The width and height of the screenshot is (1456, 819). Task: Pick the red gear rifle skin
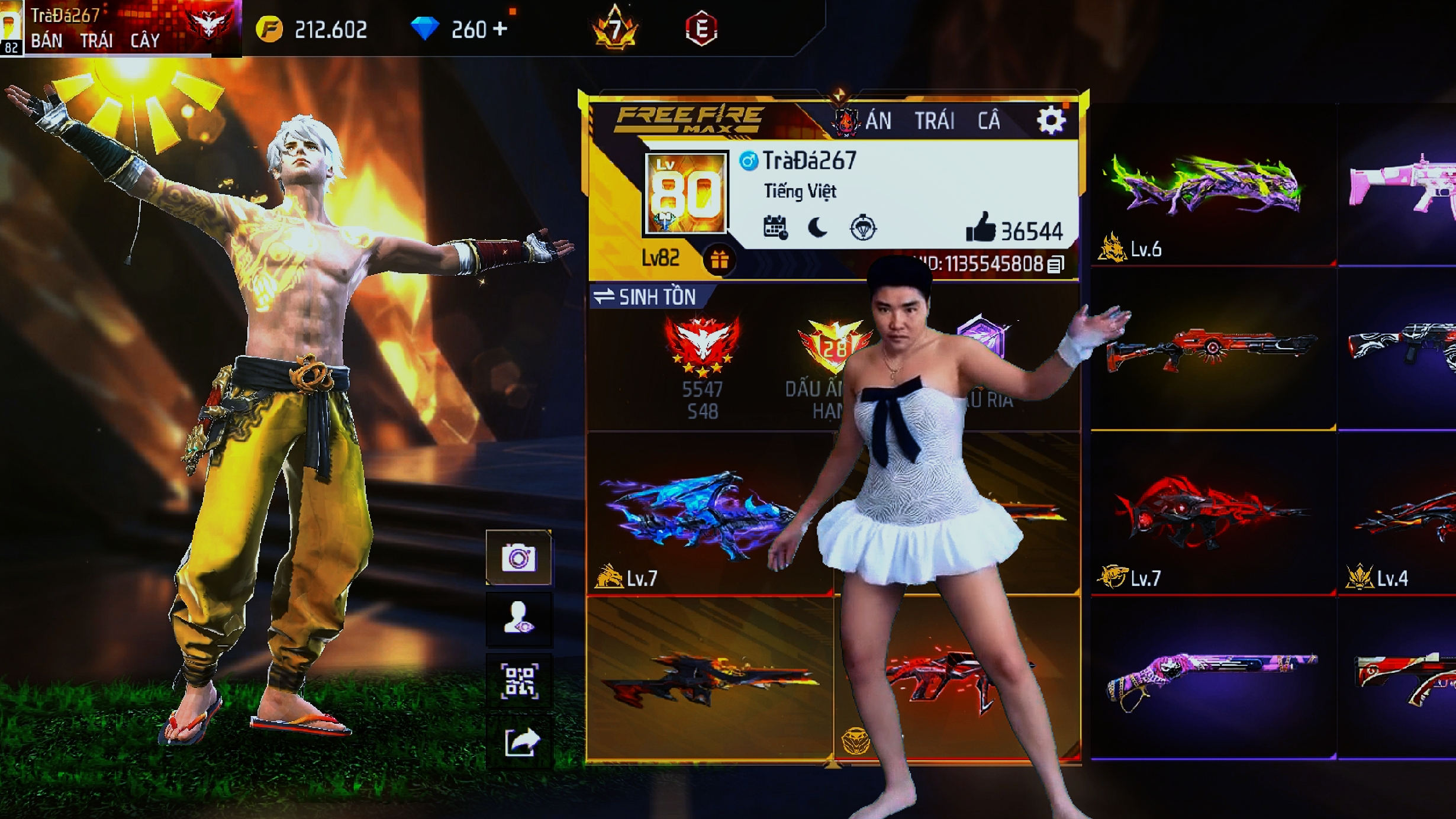click(x=1210, y=349)
